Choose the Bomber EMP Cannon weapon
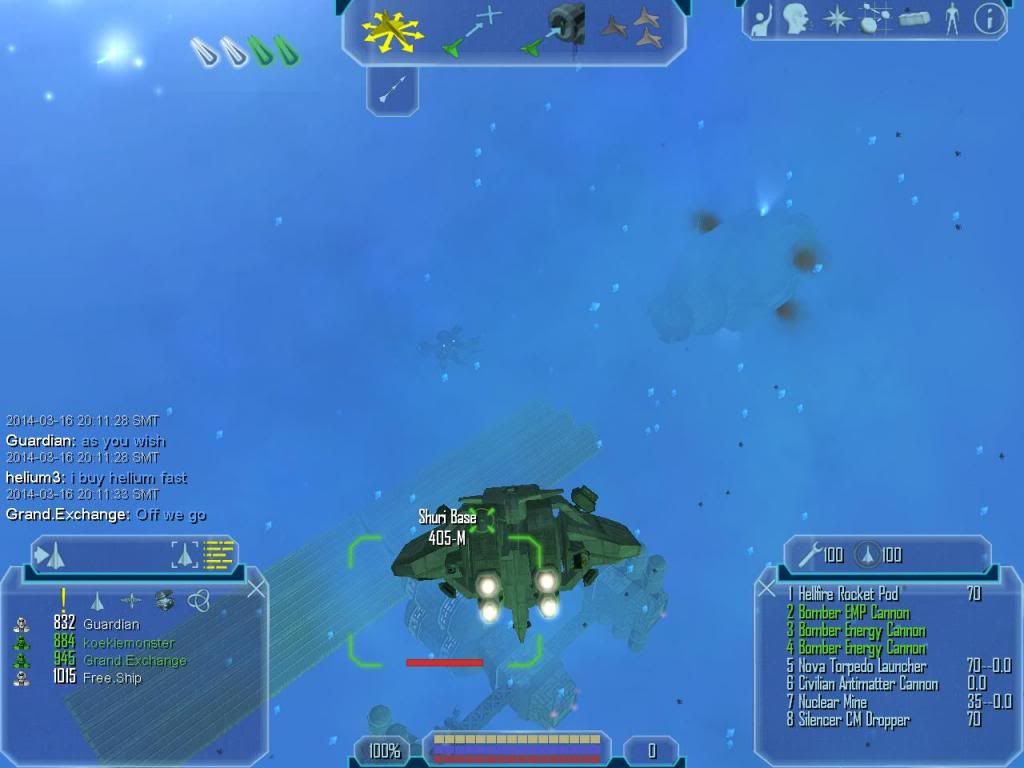 (853, 612)
